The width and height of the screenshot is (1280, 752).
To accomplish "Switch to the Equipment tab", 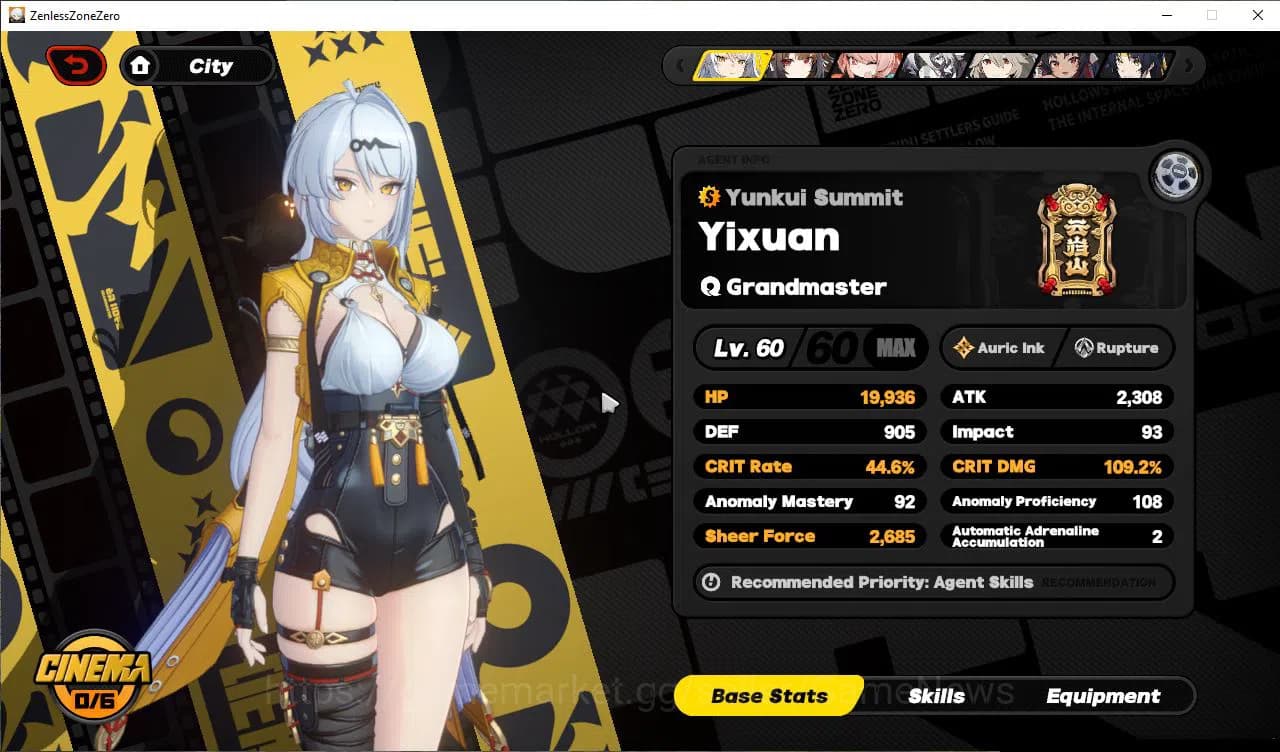I will point(1103,695).
